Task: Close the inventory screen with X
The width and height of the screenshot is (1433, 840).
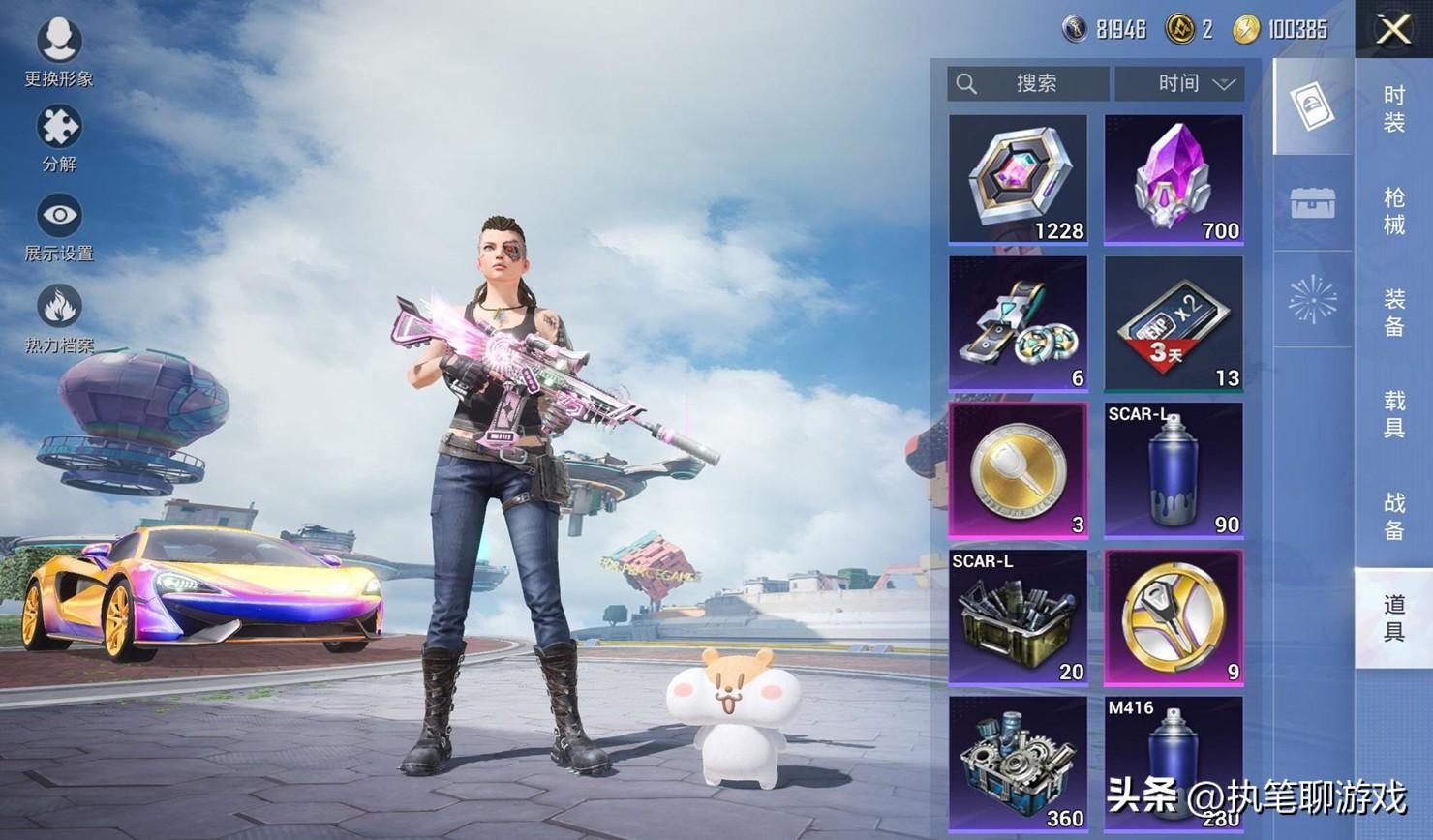Action: tap(1393, 29)
